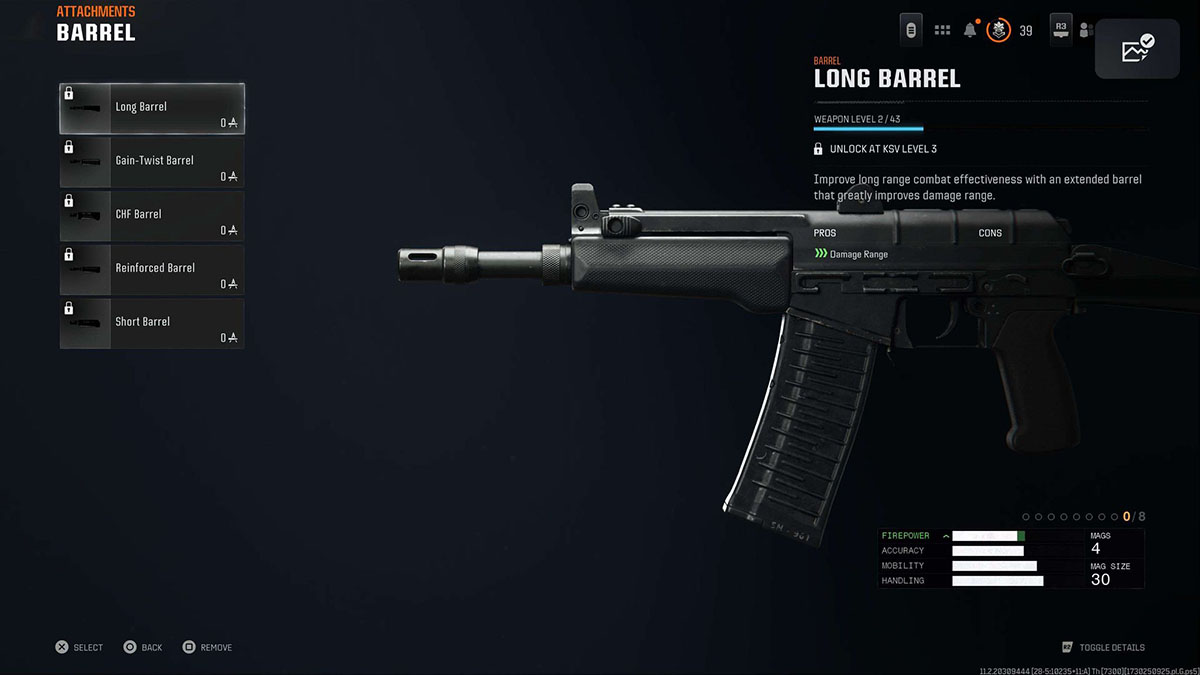
Task: Choose the Gain-Twist Barrel attachment
Action: [152, 162]
